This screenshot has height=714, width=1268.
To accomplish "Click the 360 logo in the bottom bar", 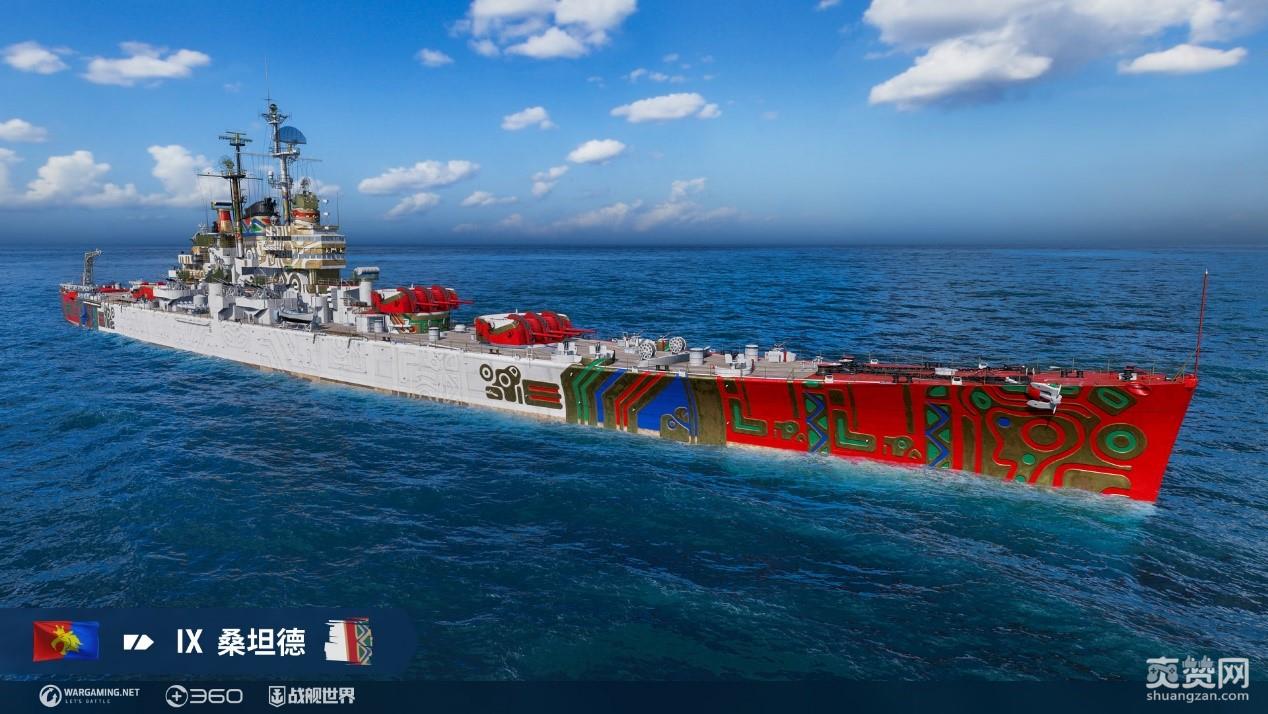I will pyautogui.click(x=204, y=695).
